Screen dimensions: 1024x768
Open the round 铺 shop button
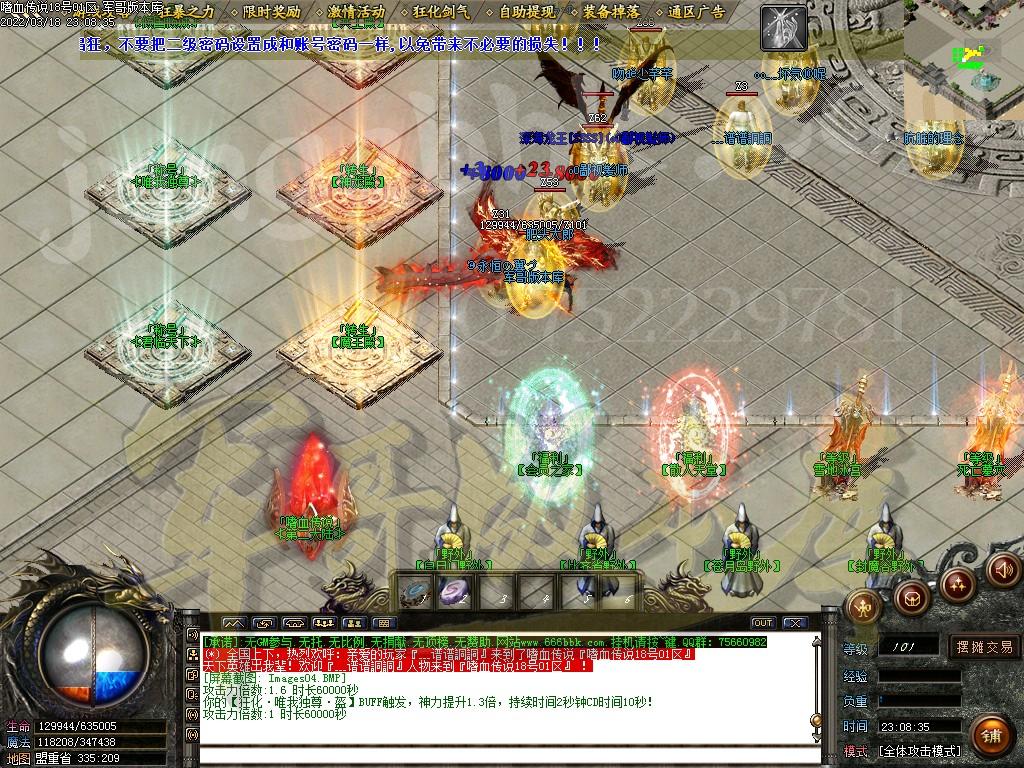coord(990,735)
